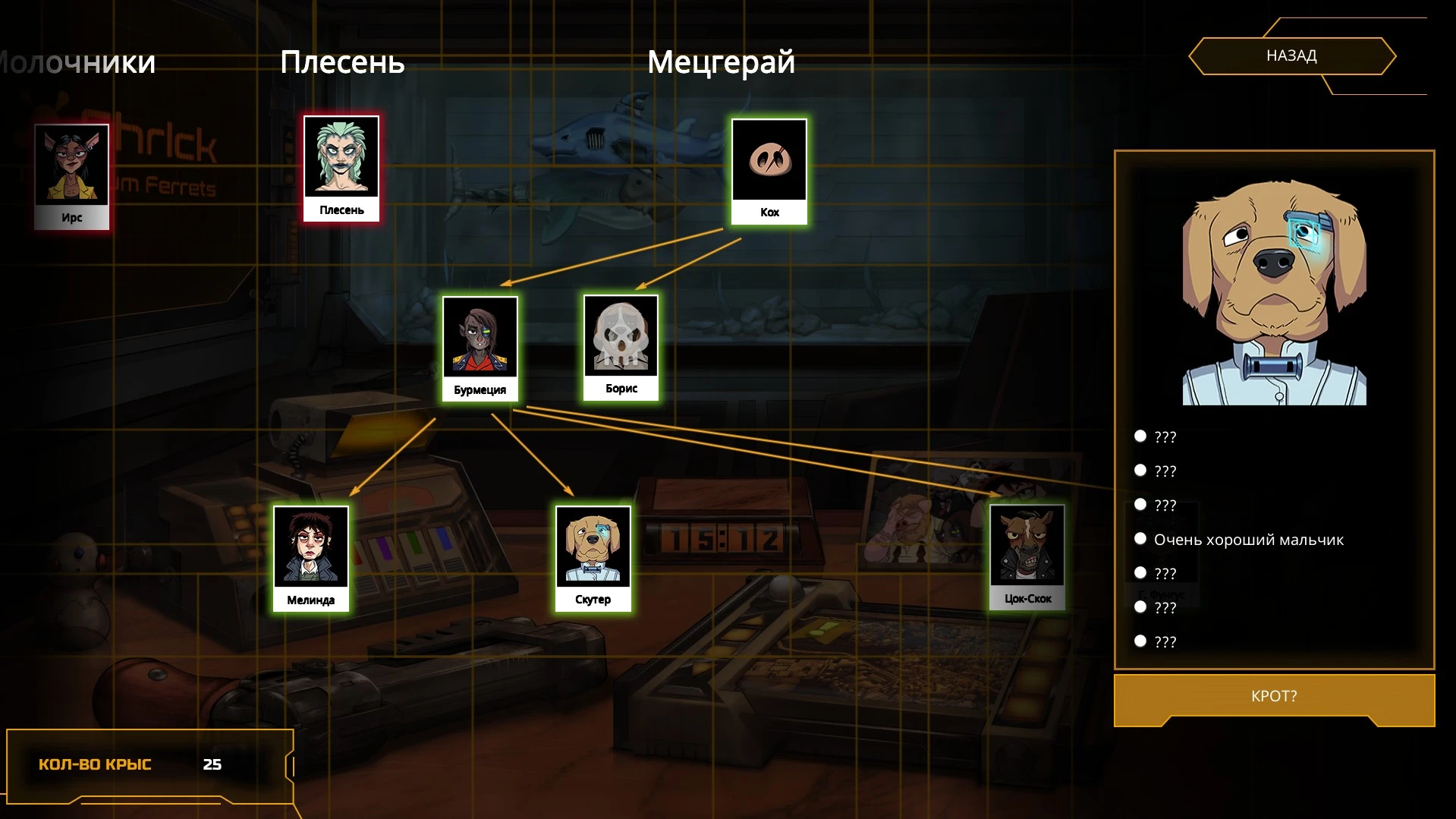Switch to the Молочники faction
The image size is (1456, 819).
point(76,62)
